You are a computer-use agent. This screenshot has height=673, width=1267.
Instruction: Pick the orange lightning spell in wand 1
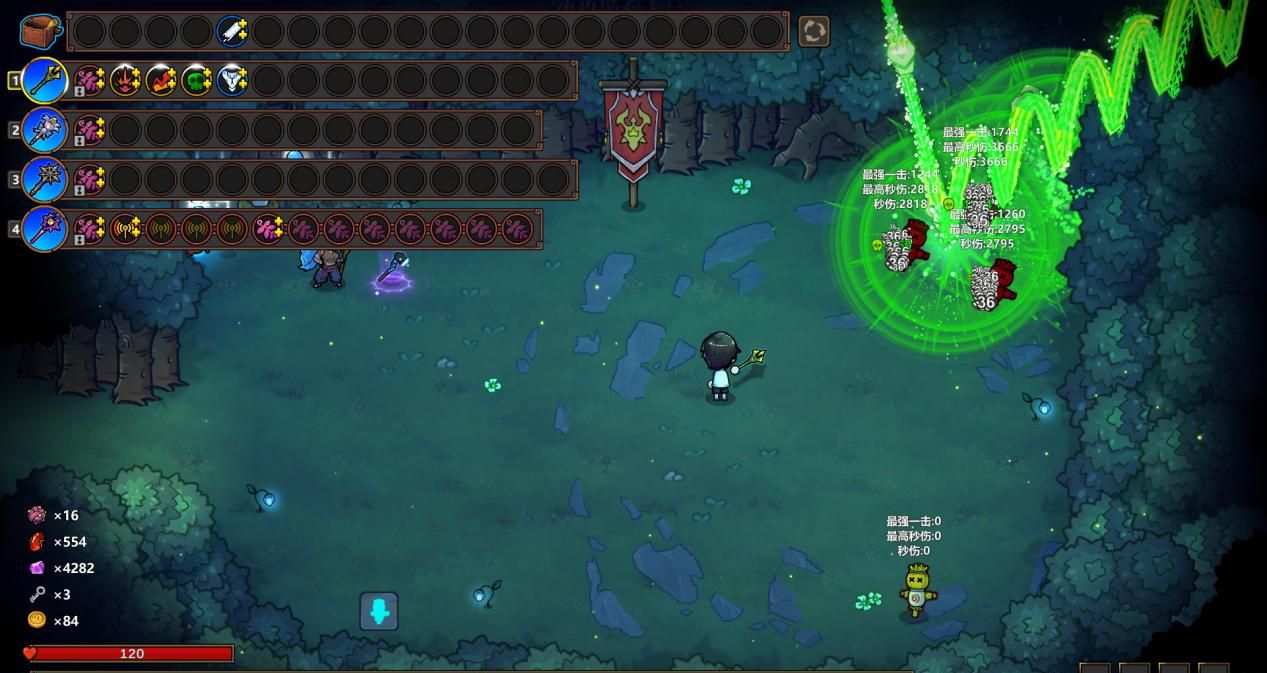(161, 80)
